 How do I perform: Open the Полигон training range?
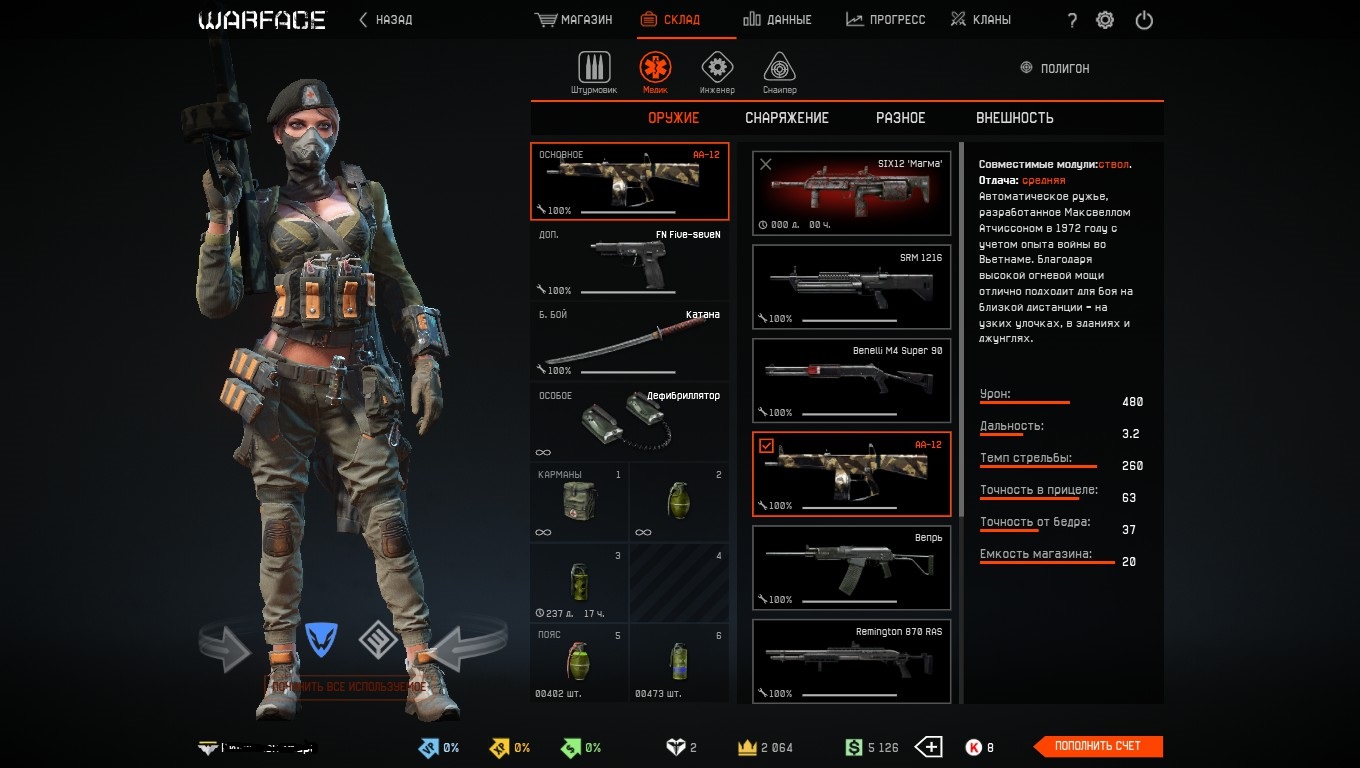tap(1055, 68)
